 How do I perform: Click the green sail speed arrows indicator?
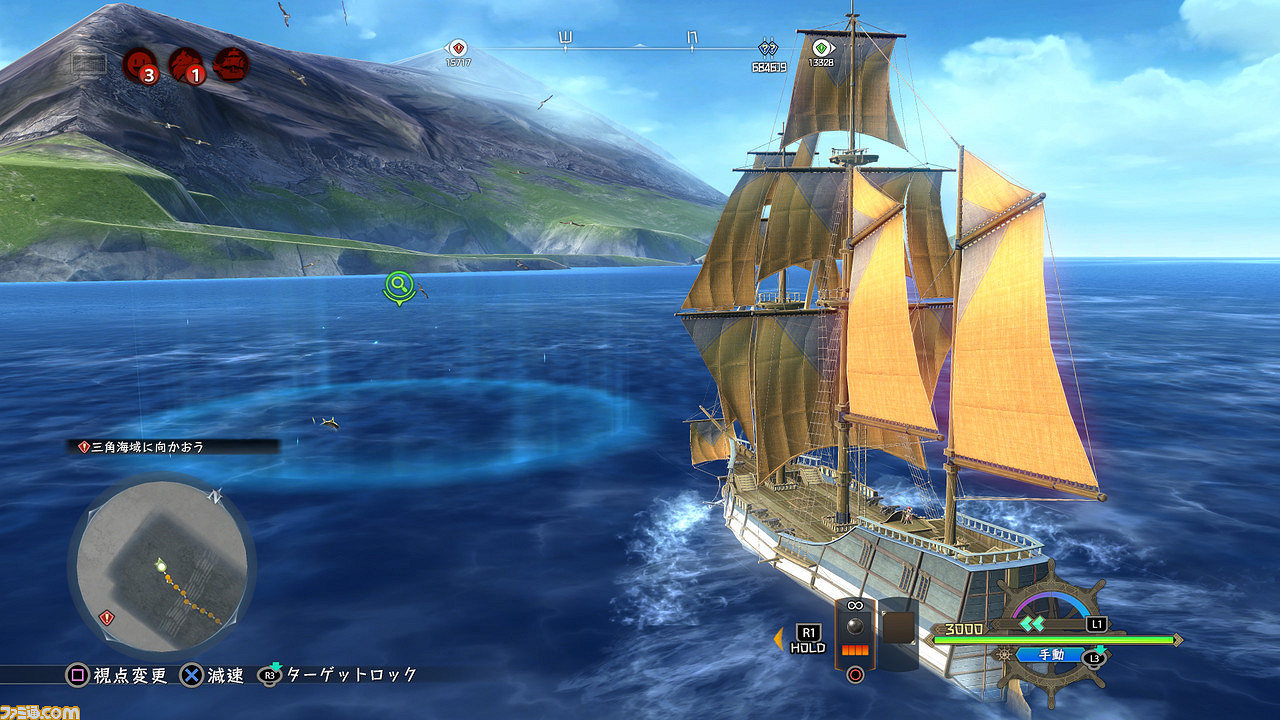point(1032,623)
